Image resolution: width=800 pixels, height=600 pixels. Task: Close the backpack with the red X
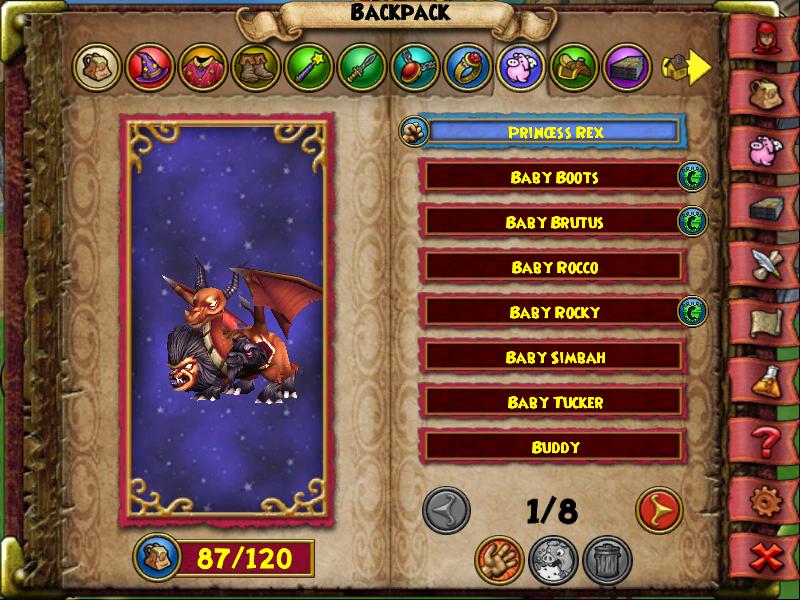pyautogui.click(x=767, y=557)
